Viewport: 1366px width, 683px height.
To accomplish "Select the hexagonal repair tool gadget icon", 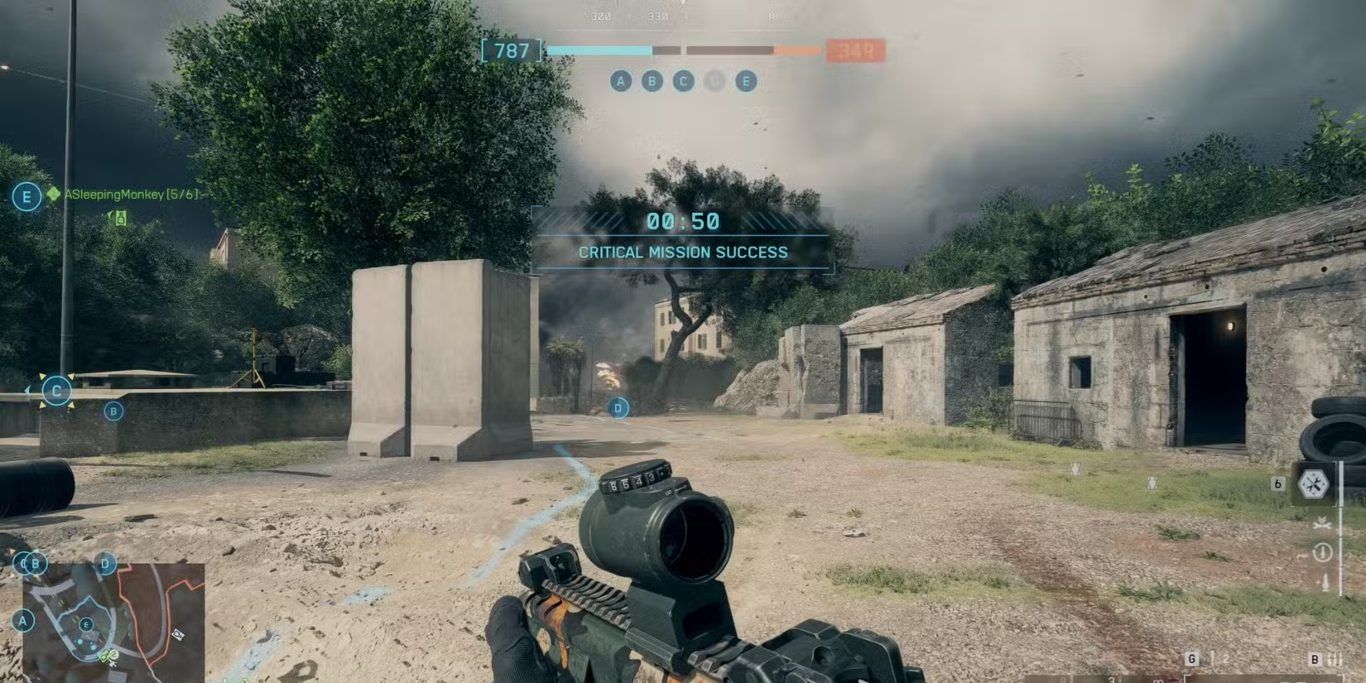I will (1312, 485).
